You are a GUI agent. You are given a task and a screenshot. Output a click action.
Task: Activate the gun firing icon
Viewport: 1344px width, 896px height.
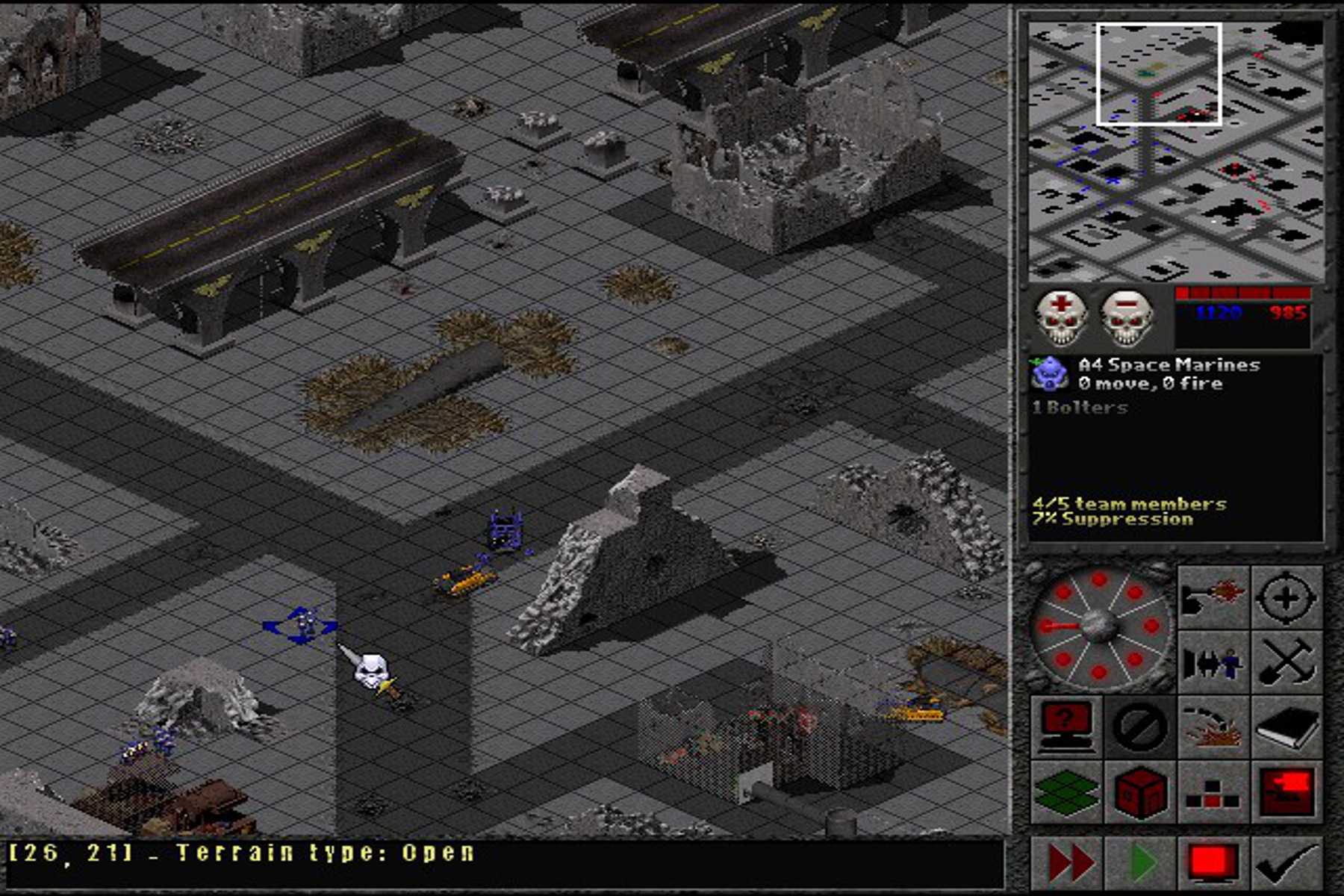pyautogui.click(x=1213, y=597)
